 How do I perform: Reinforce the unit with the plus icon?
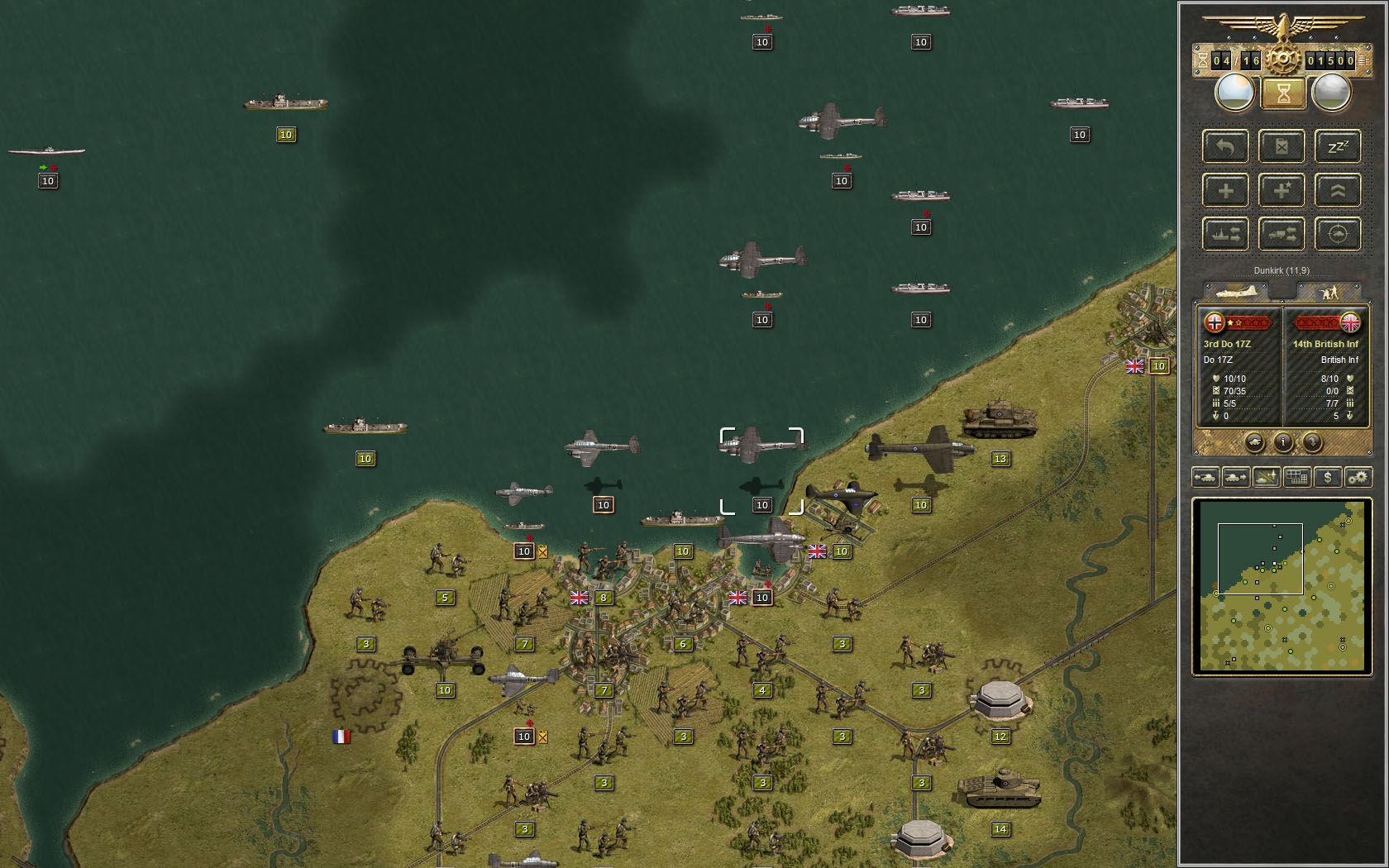click(1225, 190)
